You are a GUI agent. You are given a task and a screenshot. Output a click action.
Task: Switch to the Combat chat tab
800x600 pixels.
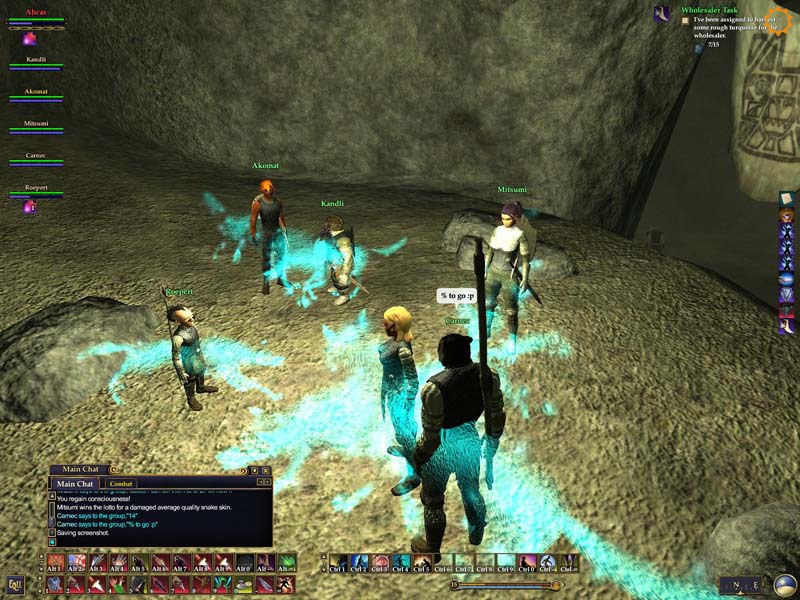pyautogui.click(x=121, y=484)
